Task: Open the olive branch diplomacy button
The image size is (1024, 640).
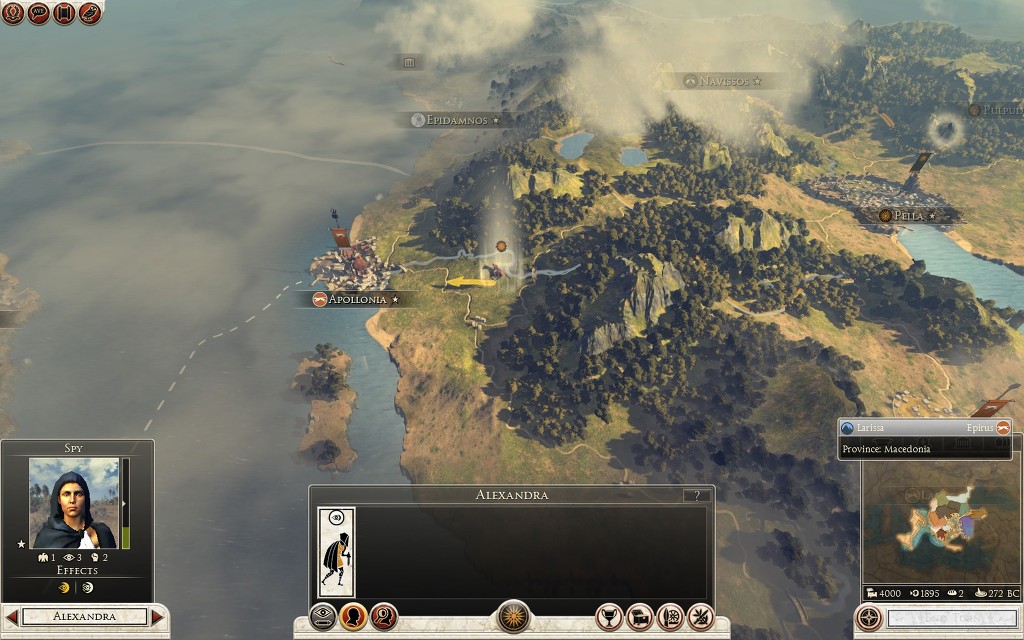Action: (701, 616)
